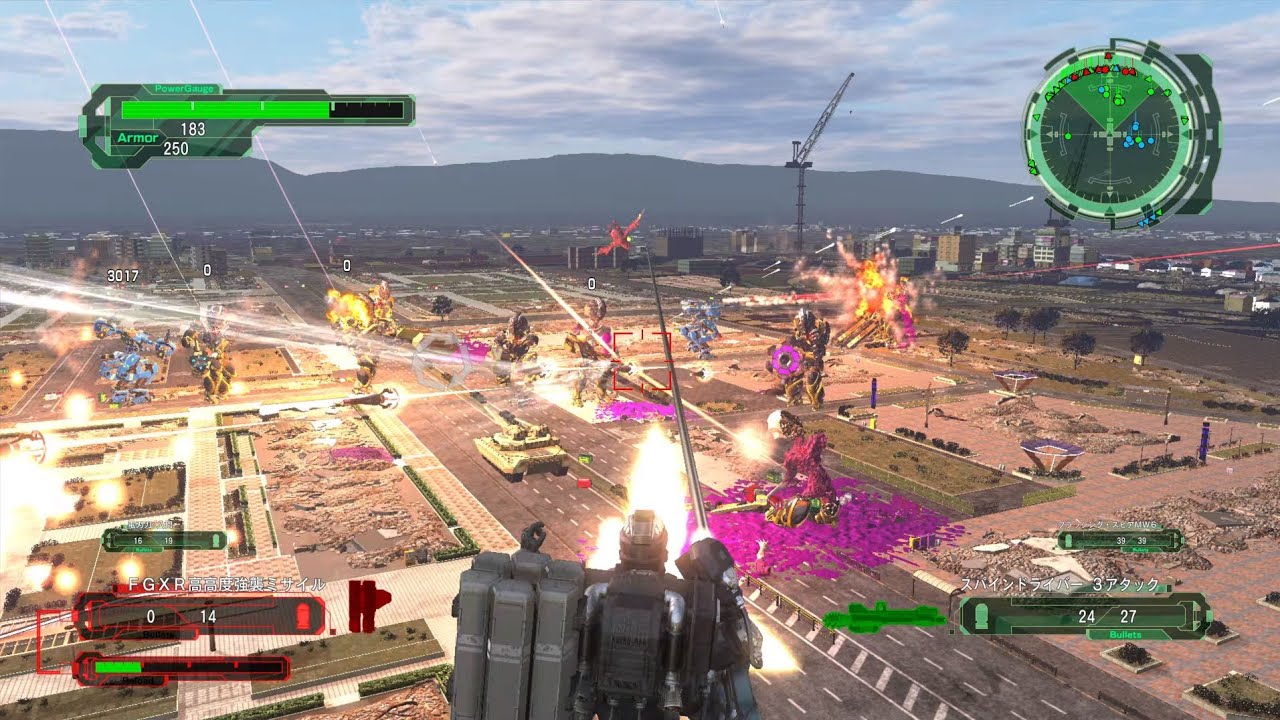
Task: Click the circular radar minimap
Action: (1114, 134)
